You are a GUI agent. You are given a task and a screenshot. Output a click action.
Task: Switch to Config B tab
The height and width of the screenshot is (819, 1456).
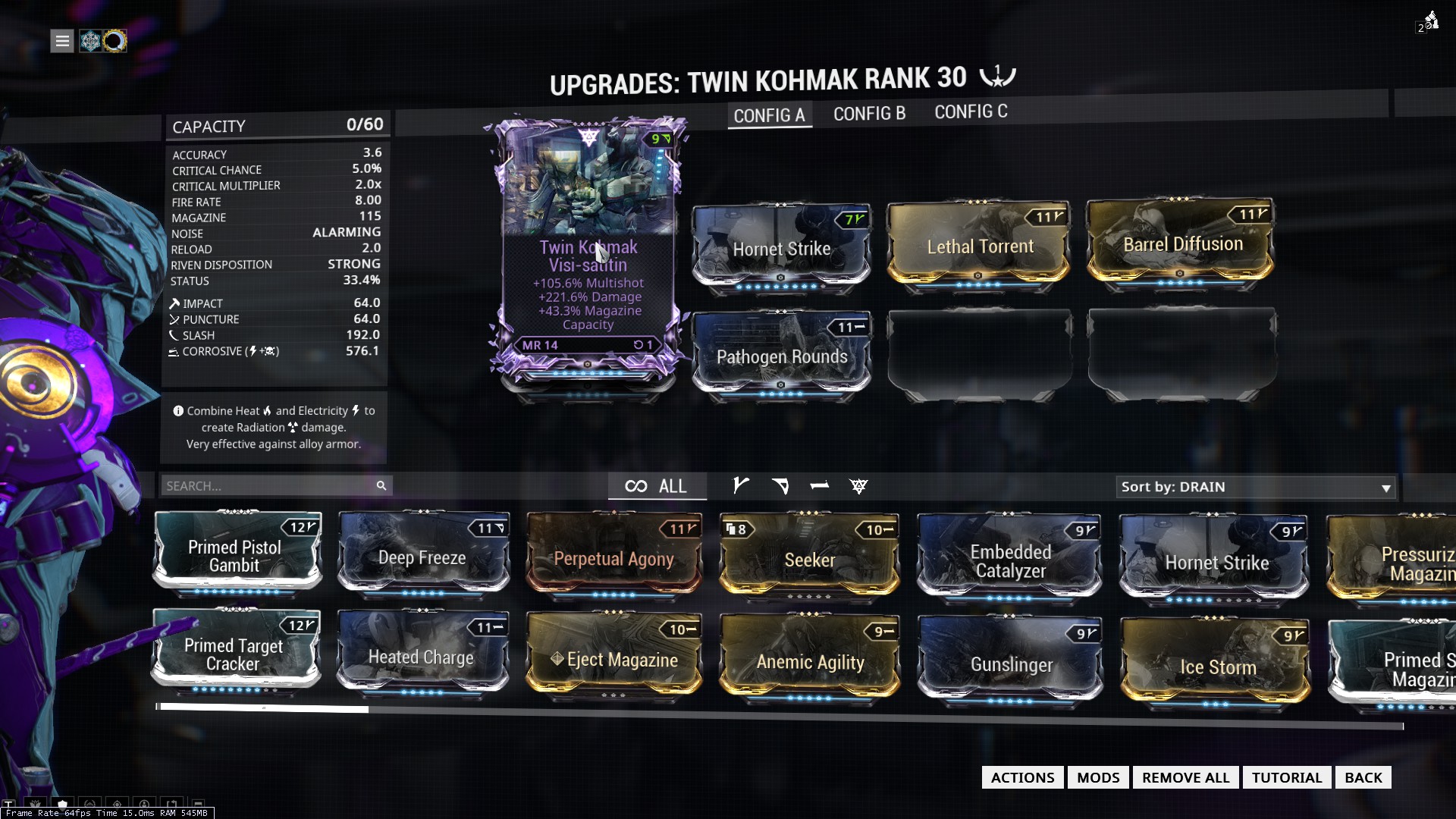pyautogui.click(x=869, y=114)
